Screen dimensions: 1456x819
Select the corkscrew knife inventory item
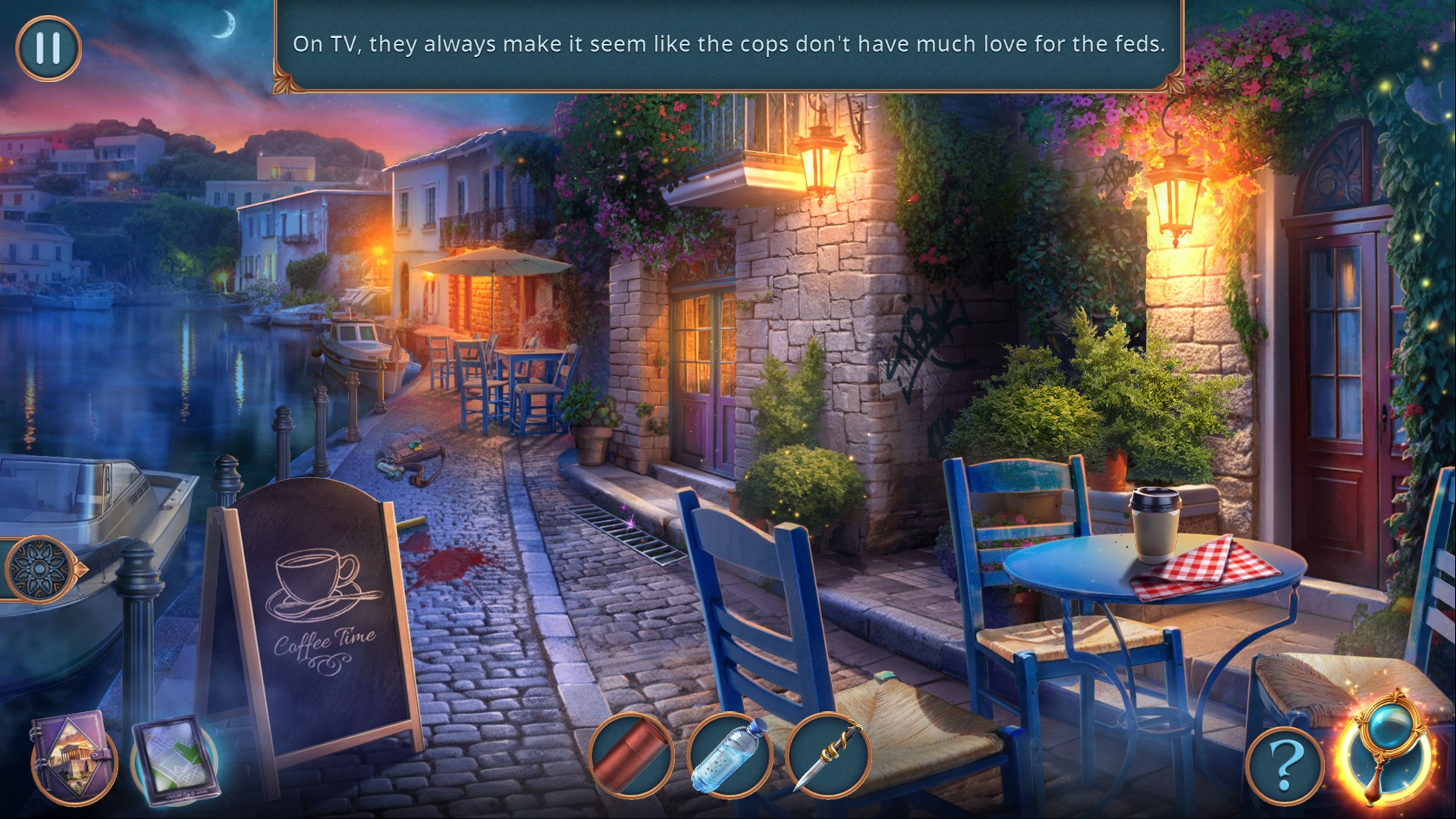click(827, 755)
